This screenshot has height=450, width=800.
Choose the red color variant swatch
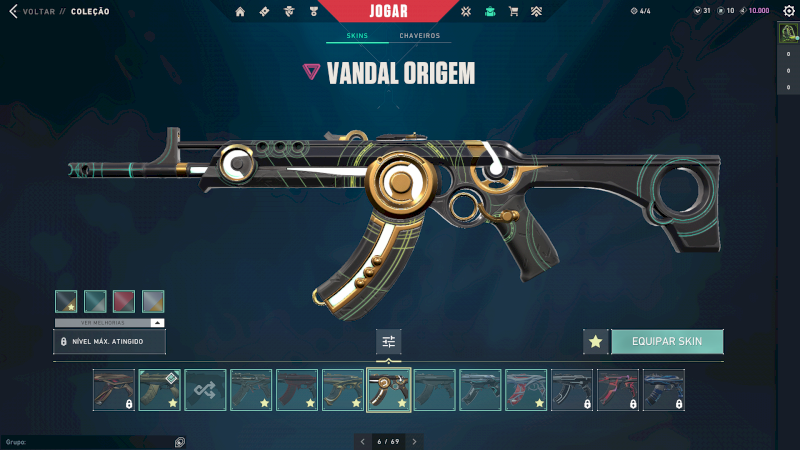click(124, 301)
